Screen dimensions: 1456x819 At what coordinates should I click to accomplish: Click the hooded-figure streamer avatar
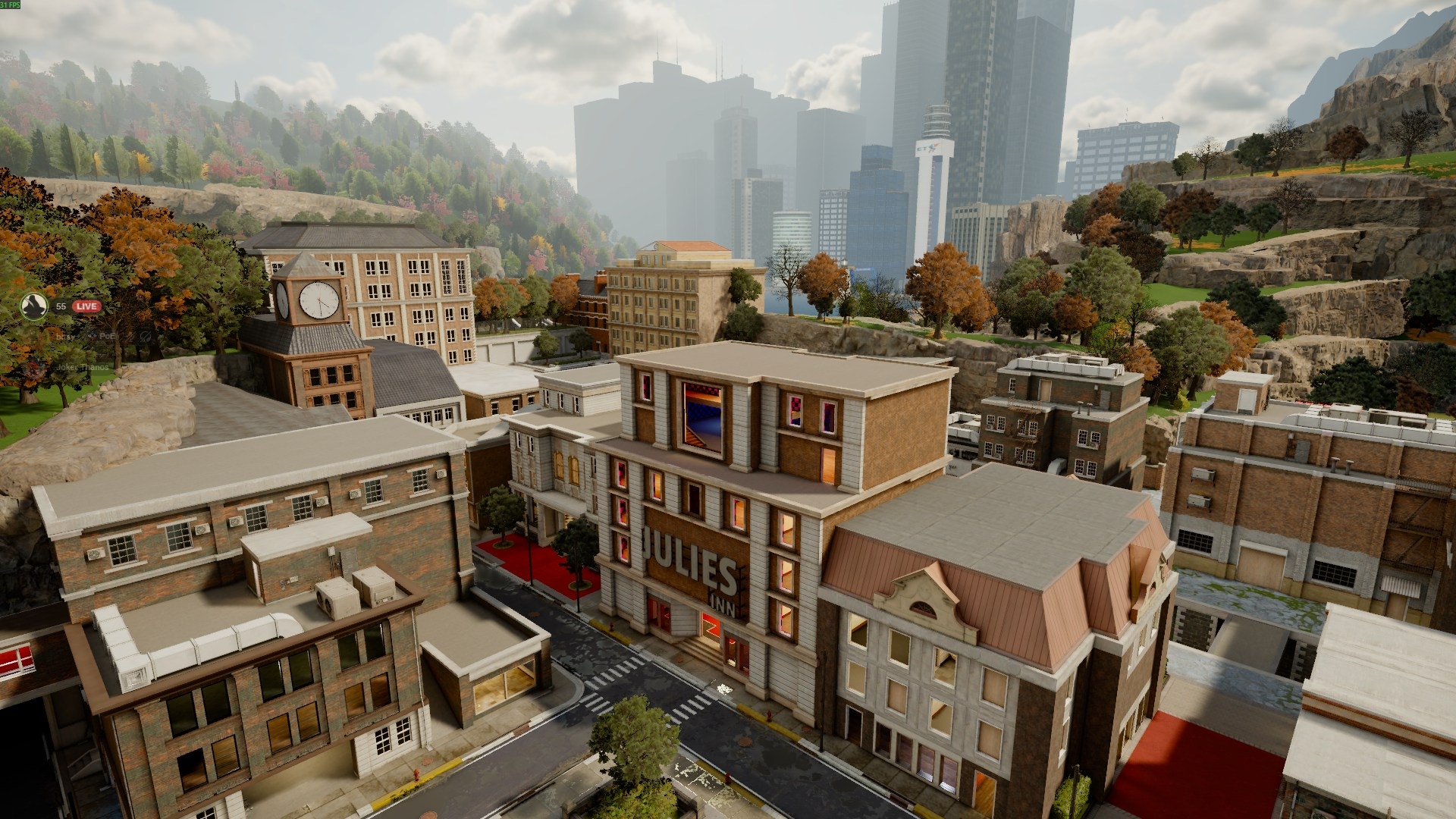pyautogui.click(x=34, y=306)
